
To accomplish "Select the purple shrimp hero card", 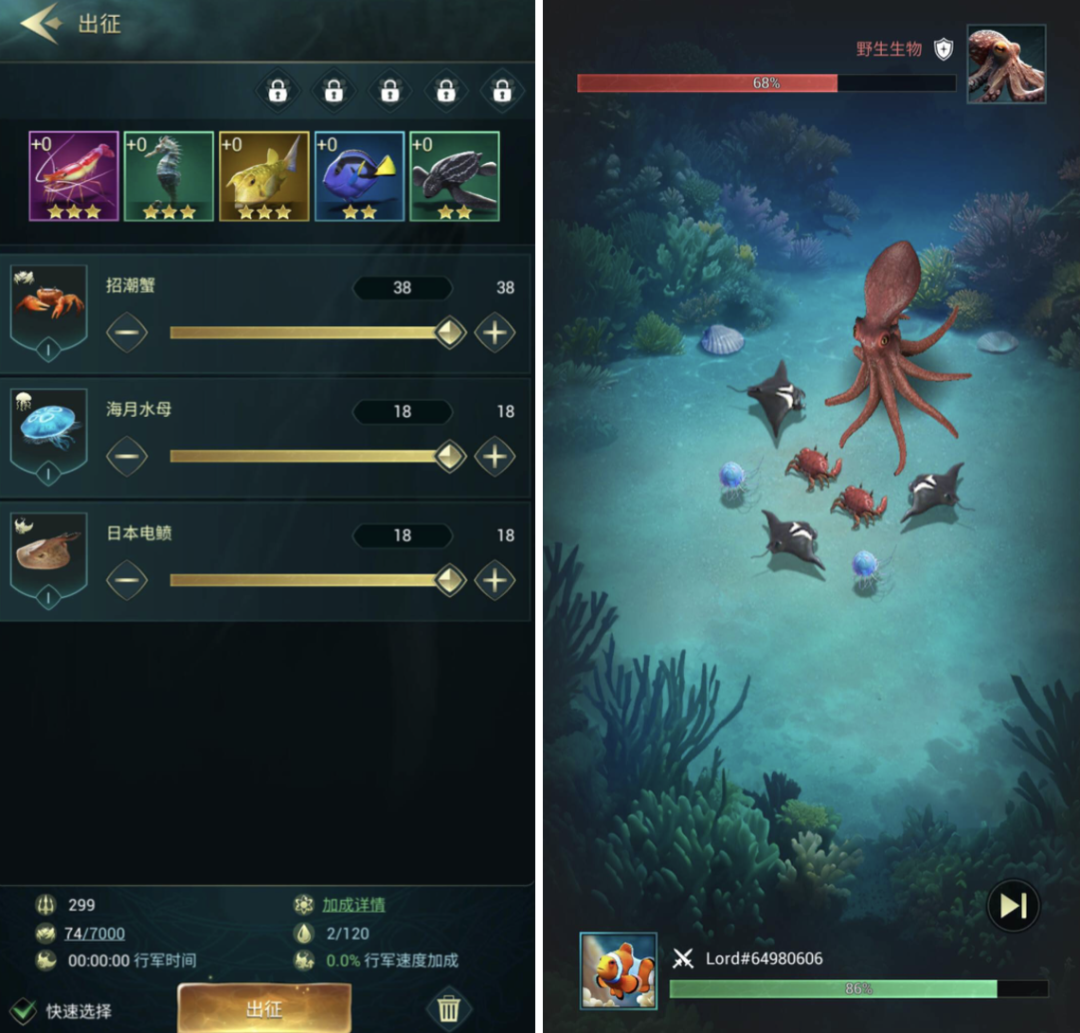I will (x=73, y=176).
